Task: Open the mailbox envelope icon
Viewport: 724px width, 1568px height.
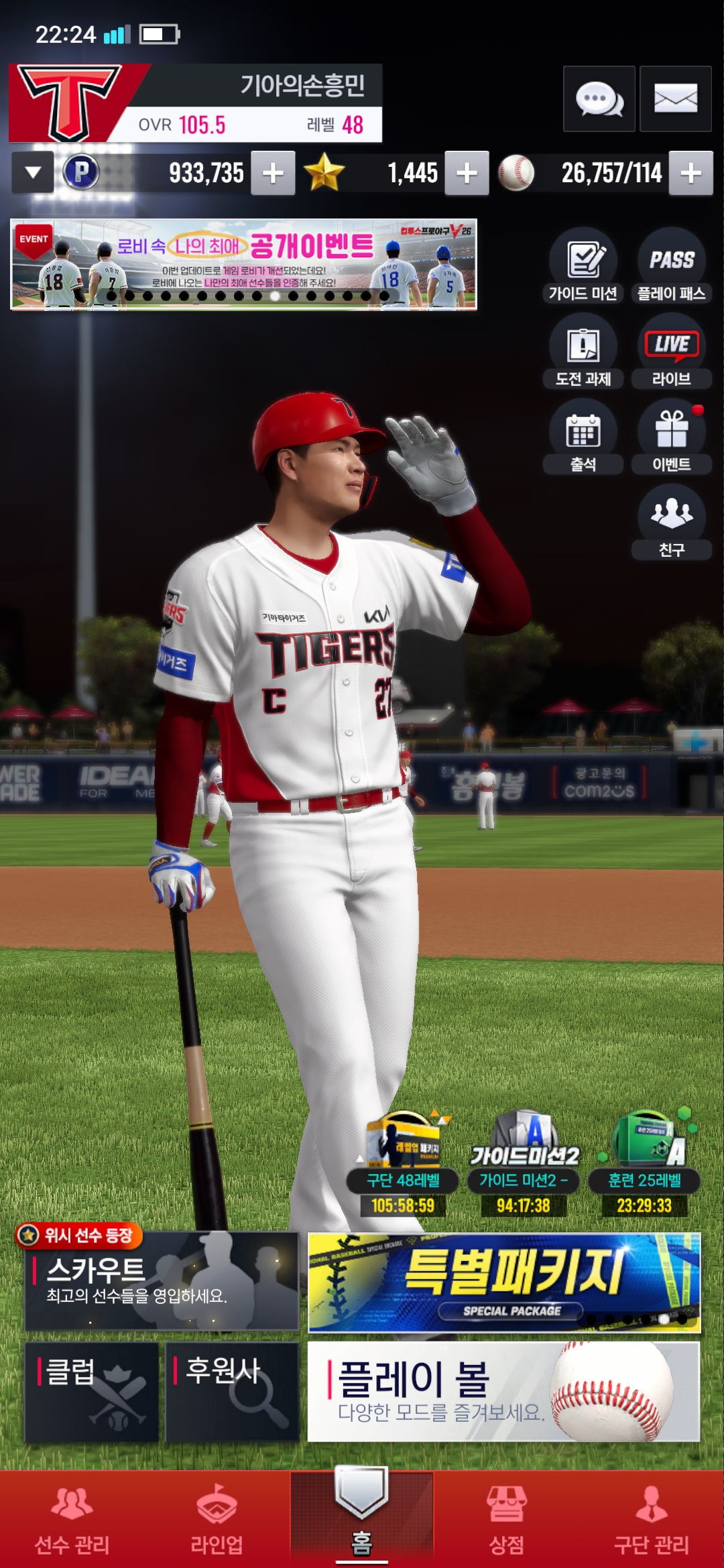Action: tap(675, 99)
